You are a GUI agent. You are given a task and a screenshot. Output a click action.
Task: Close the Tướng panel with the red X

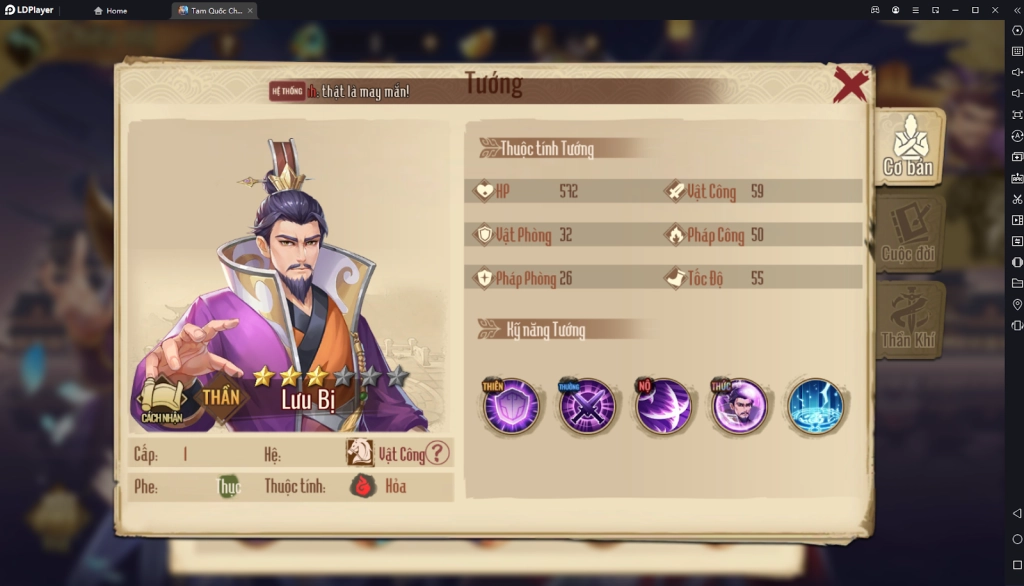point(850,85)
